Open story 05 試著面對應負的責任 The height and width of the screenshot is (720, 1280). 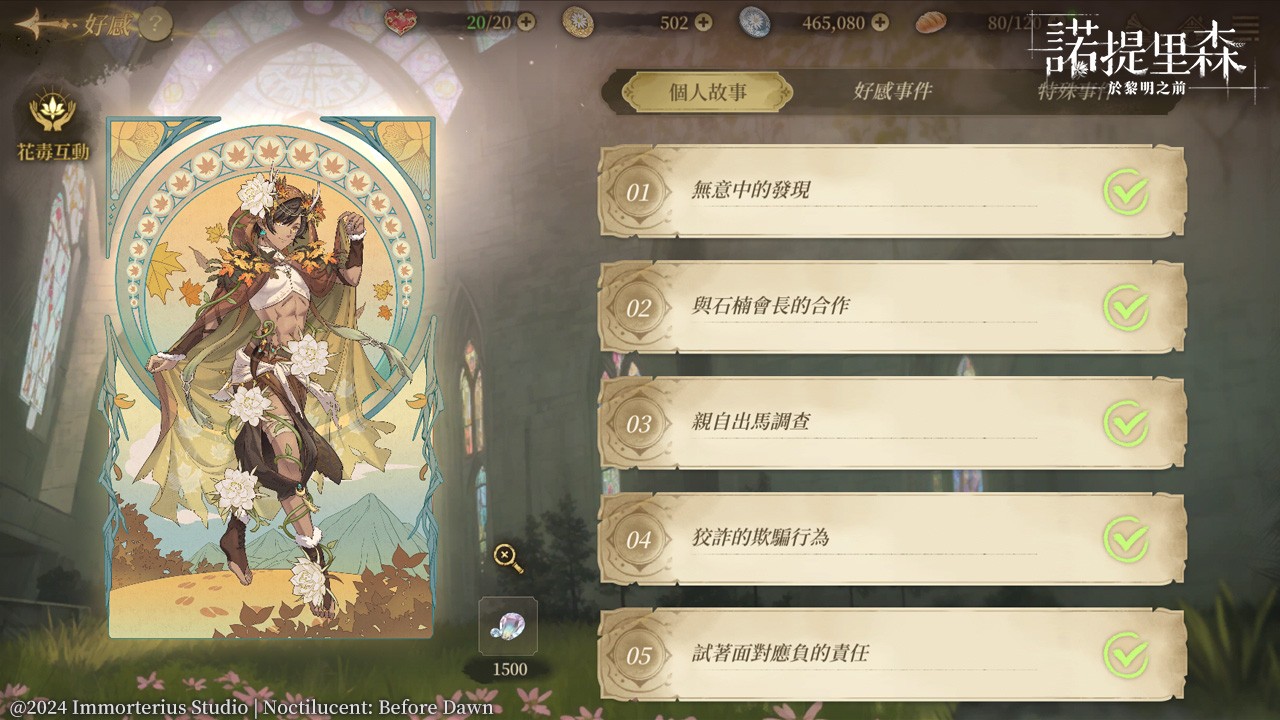pos(892,655)
